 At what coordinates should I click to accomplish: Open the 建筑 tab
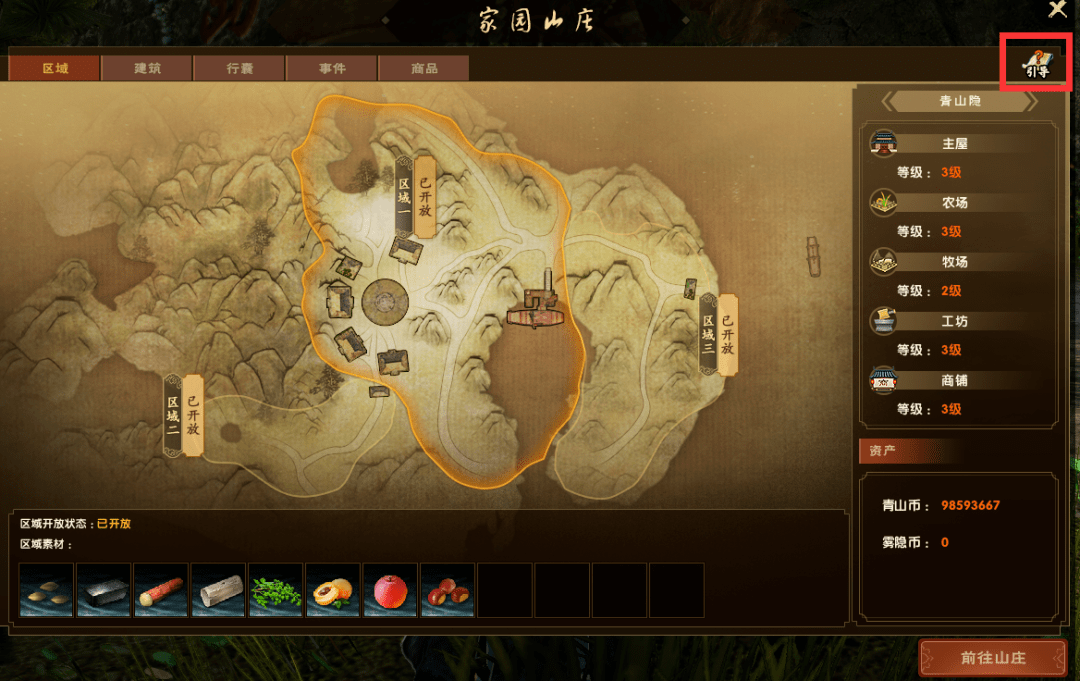pyautogui.click(x=147, y=68)
